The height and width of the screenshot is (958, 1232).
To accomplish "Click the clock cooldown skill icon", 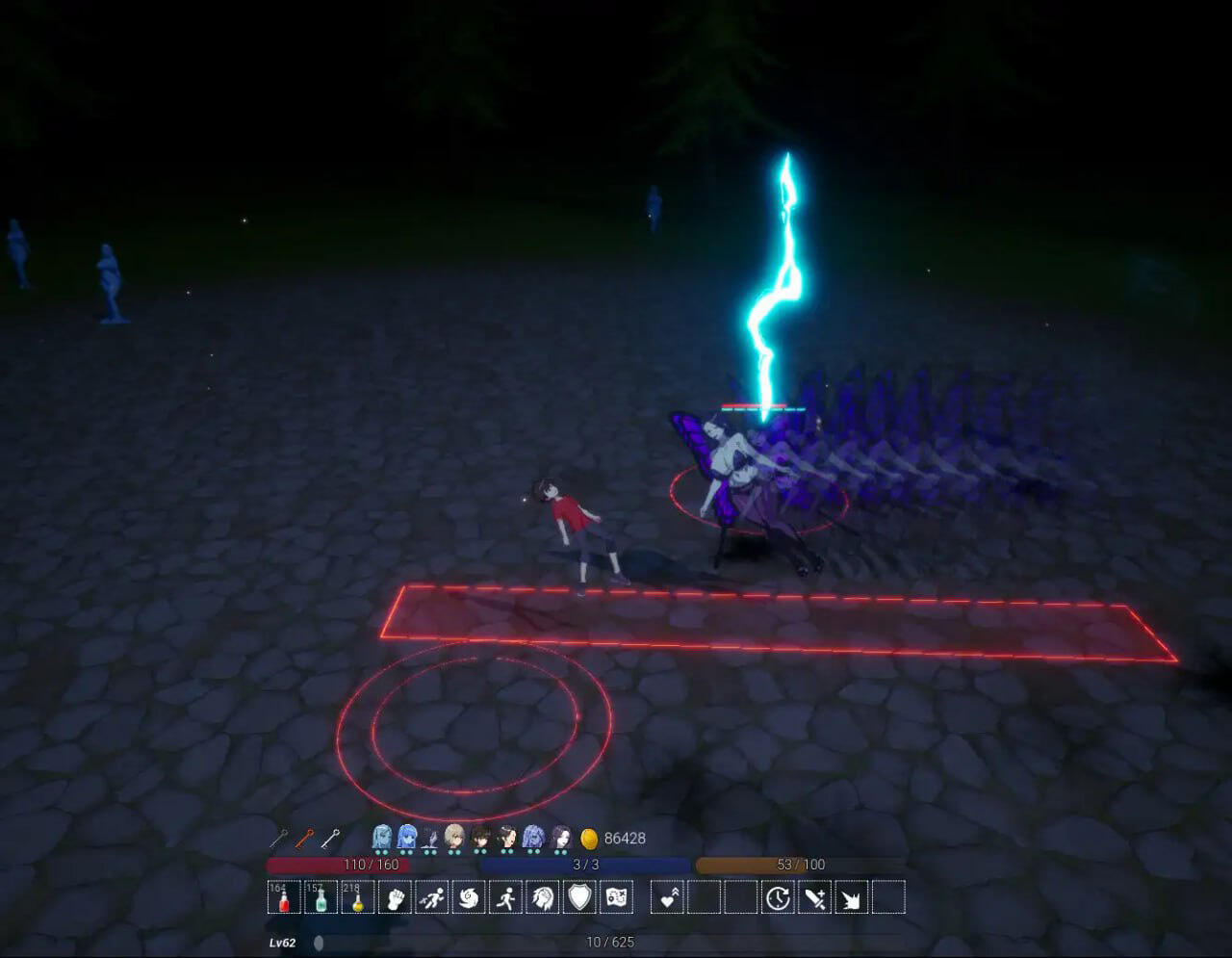I will pyautogui.click(x=778, y=897).
